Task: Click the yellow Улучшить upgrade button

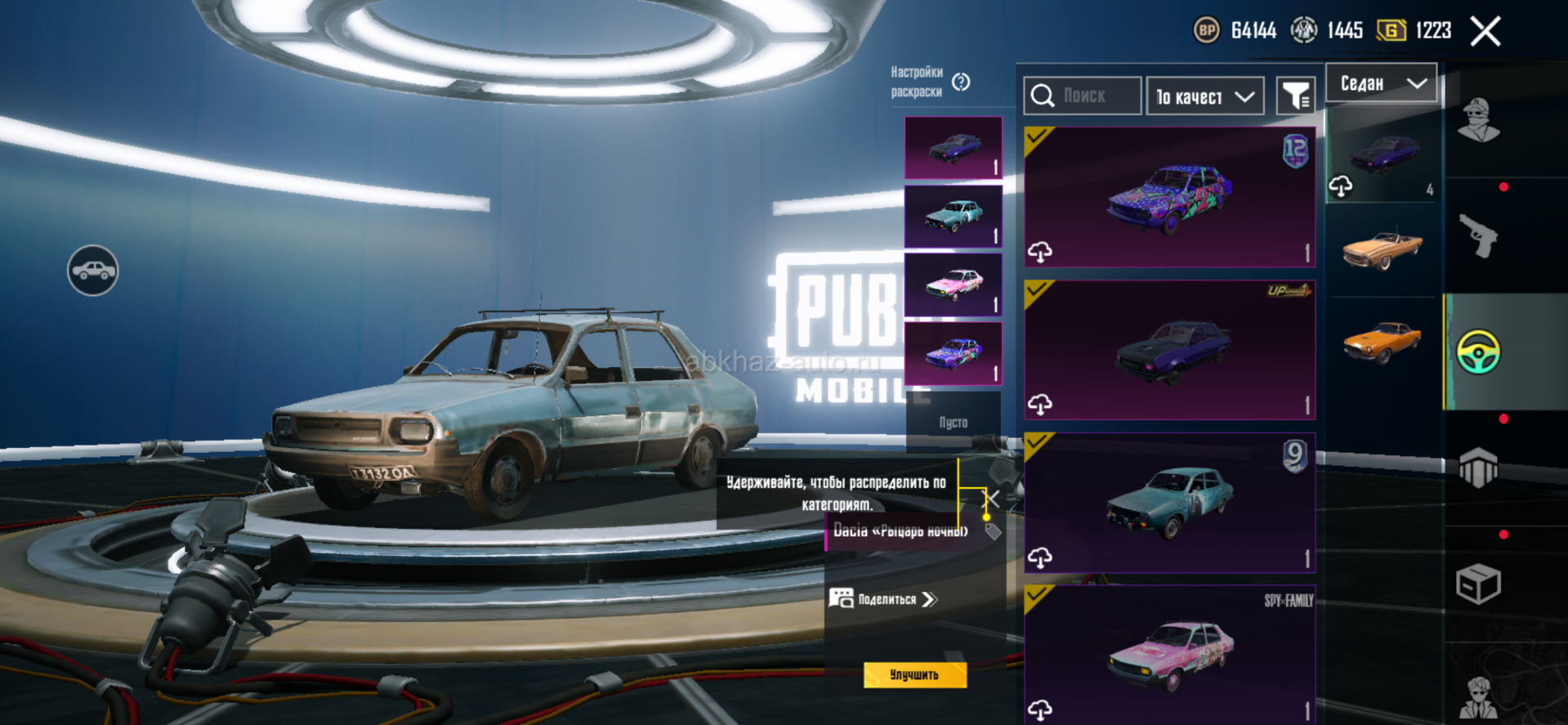Action: tap(914, 675)
